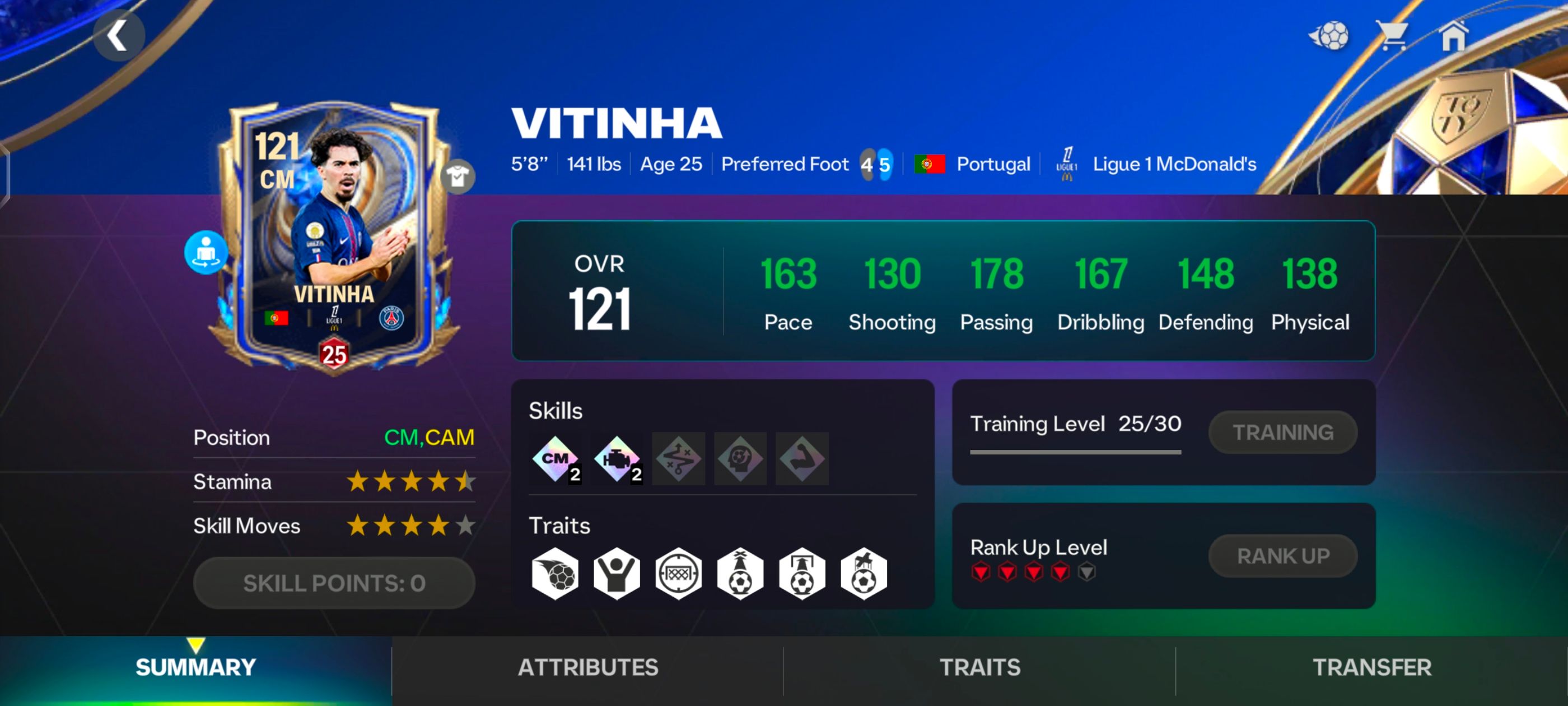This screenshot has width=1568, height=706.
Task: Select the engine stamina skill icon
Action: pos(618,459)
